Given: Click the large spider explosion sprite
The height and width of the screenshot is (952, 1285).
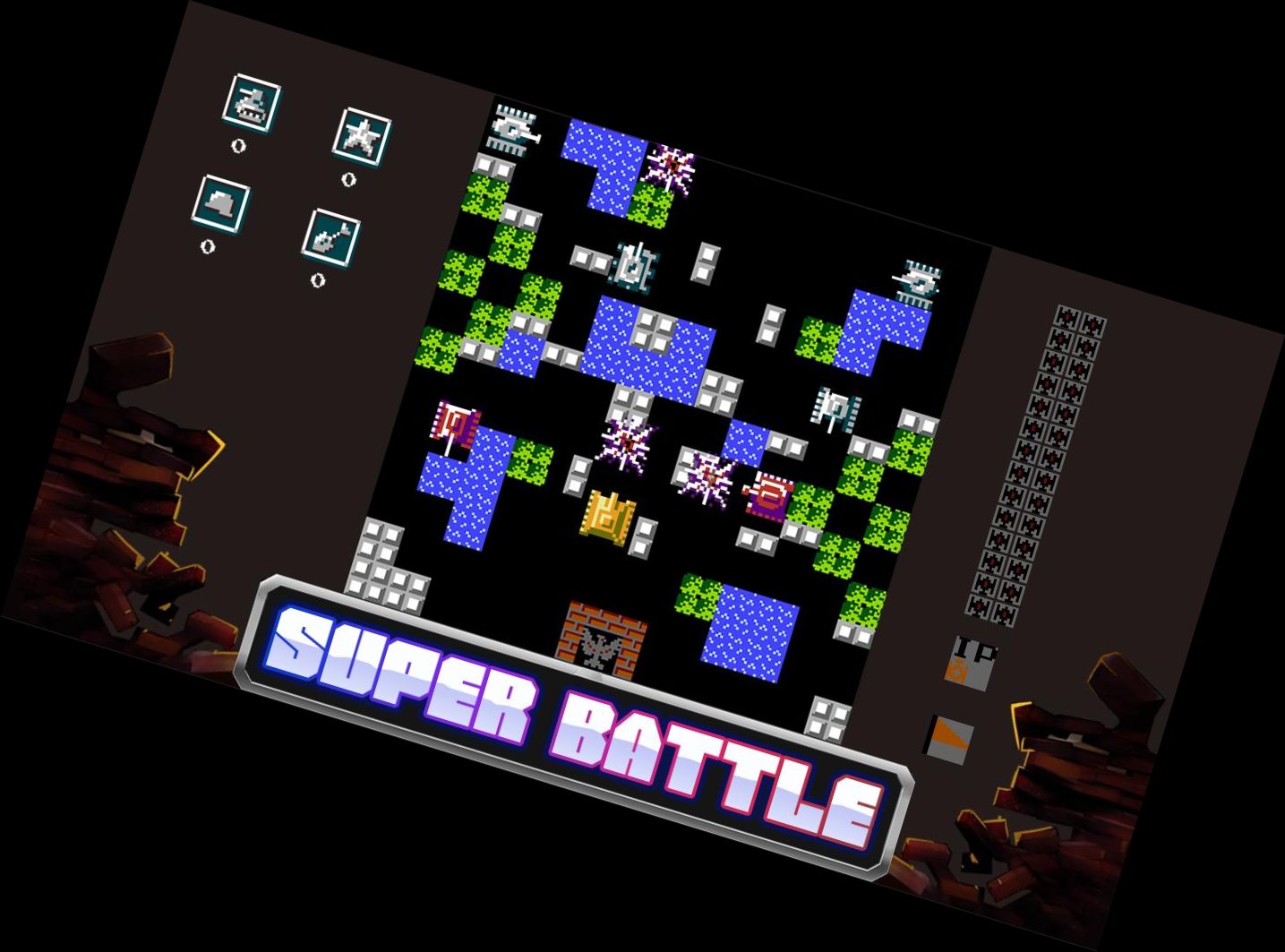Looking at the screenshot, I should pyautogui.click(x=627, y=443).
